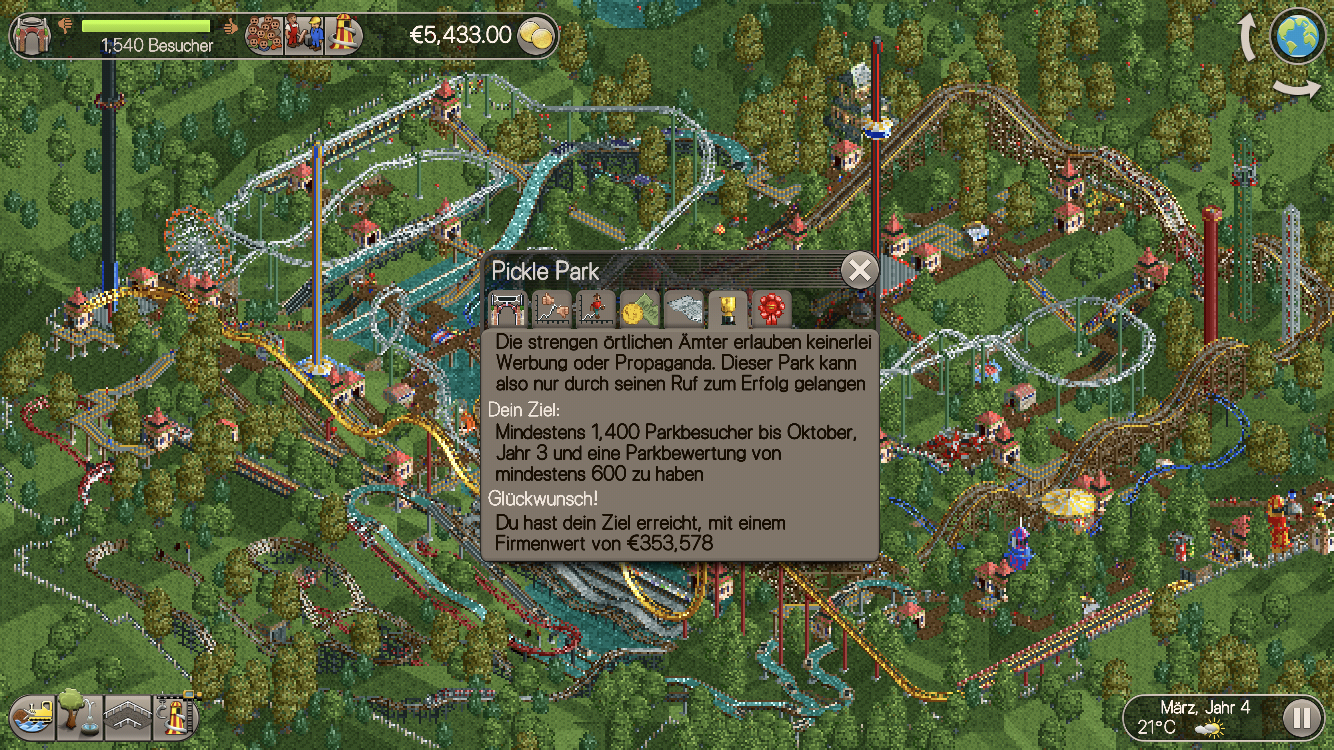Viewport: 1334px width, 750px height.
Task: Open the staff handyman and mechanic menu
Action: coord(303,35)
